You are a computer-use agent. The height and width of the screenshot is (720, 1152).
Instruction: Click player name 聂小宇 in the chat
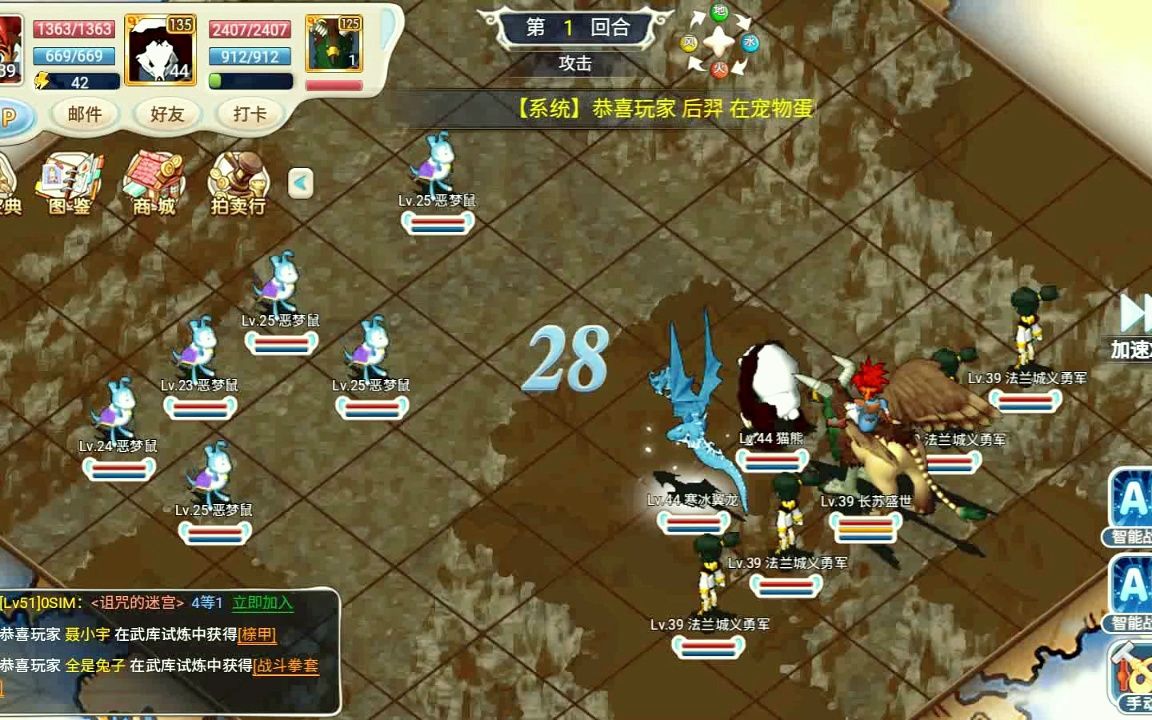tap(87, 634)
